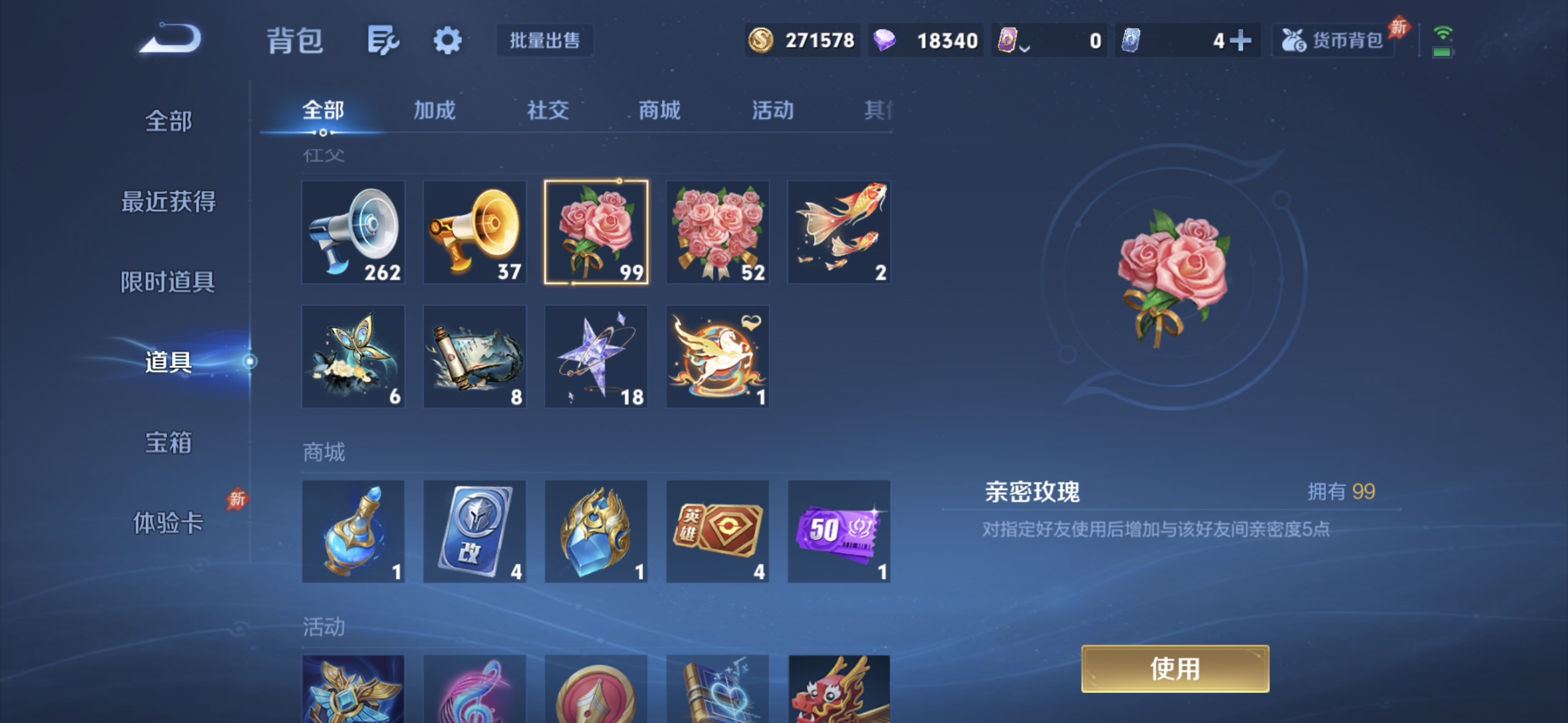Viewport: 1568px width, 723px height.
Task: Open the 体验卡 sidebar section with new badge
Action: point(169,523)
